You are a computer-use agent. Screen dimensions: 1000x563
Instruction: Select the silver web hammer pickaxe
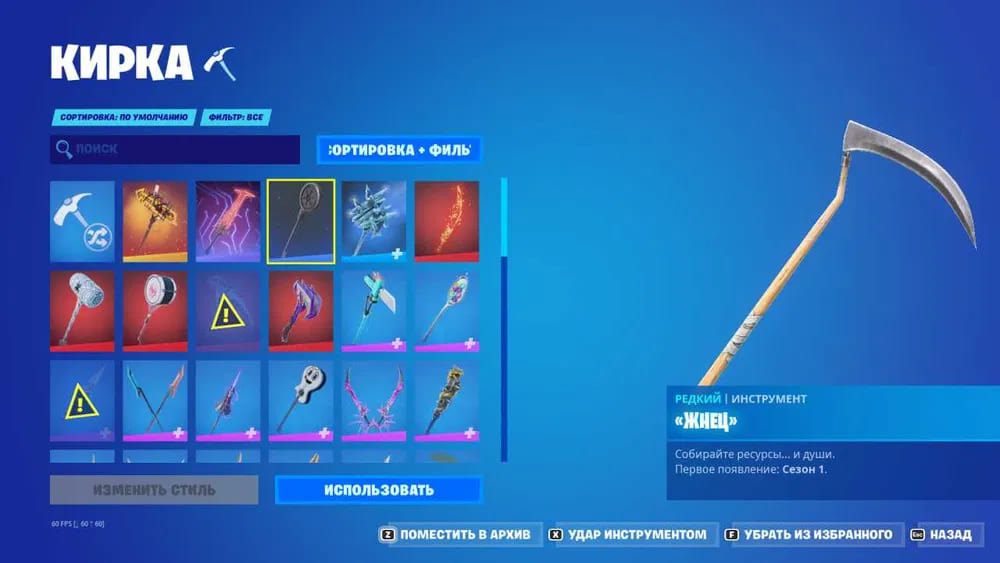click(82, 311)
